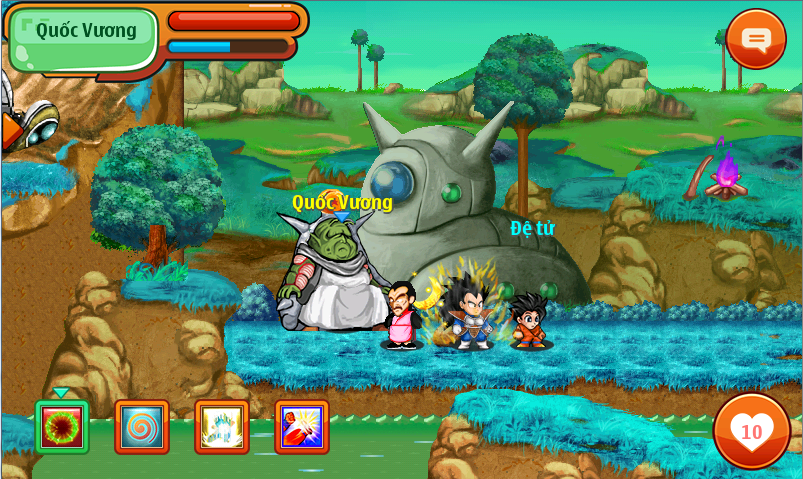Activate the green energy blast skill
Image resolution: width=803 pixels, height=479 pixels.
[x=62, y=427]
